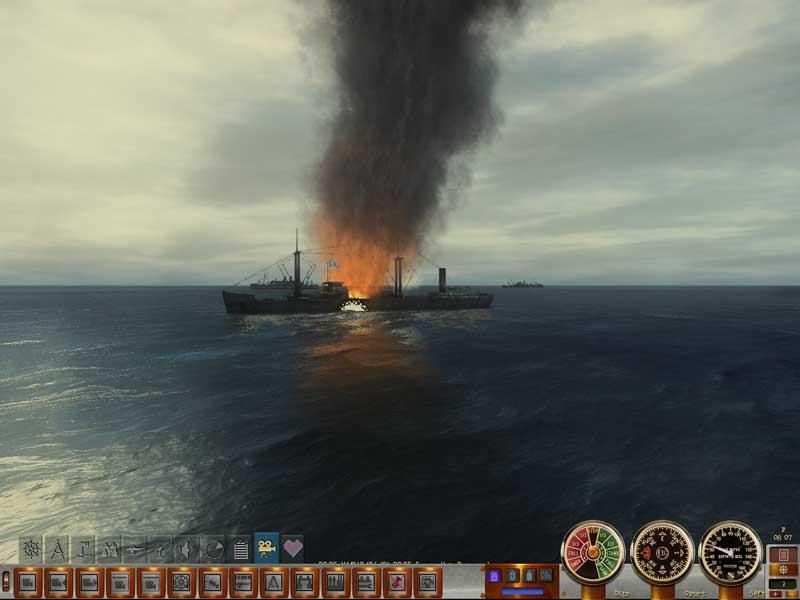
Task: Select the pie-chart gauge order icon
Action: pyautogui.click(x=214, y=549)
